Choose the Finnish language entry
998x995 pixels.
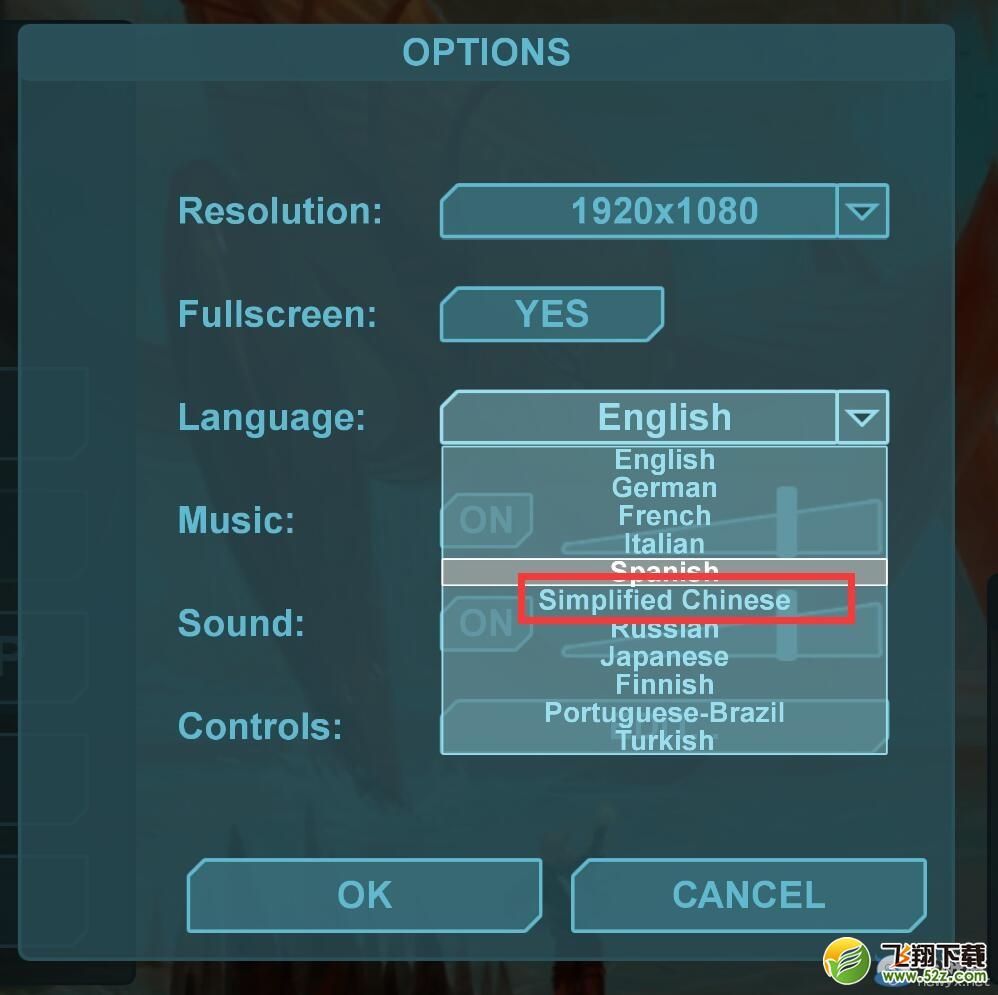click(x=664, y=685)
